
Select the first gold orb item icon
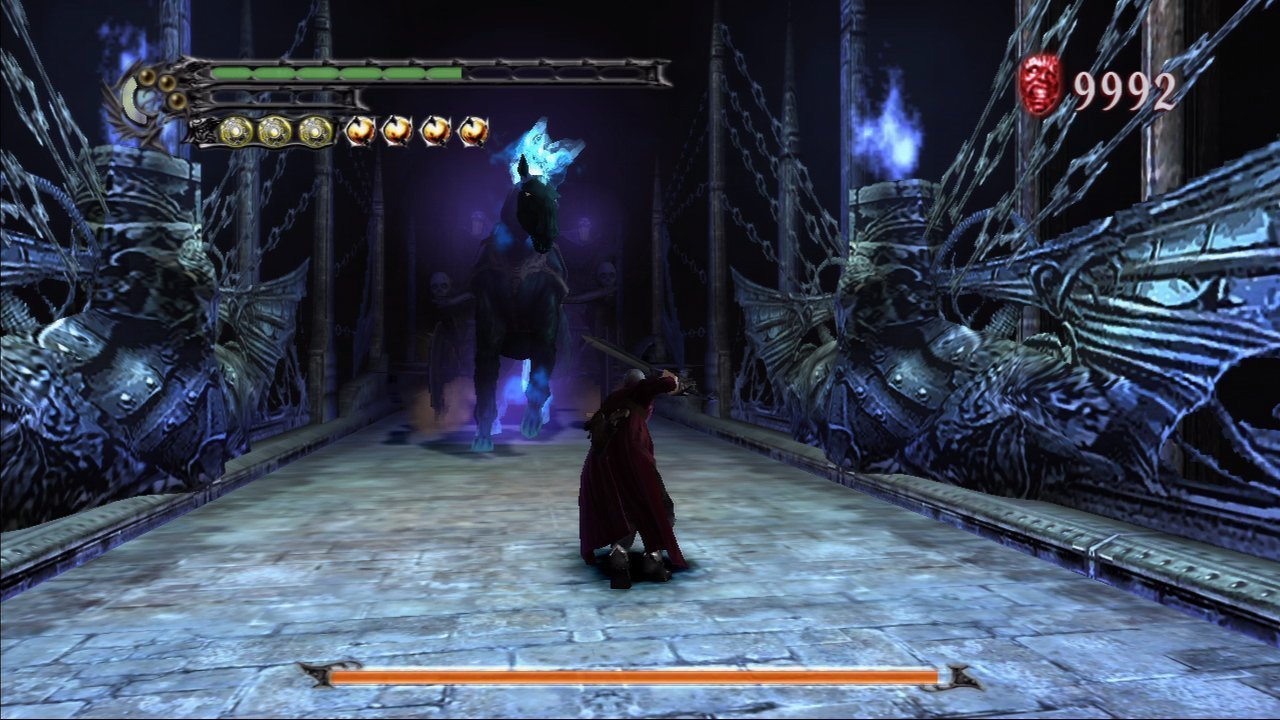tap(236, 131)
